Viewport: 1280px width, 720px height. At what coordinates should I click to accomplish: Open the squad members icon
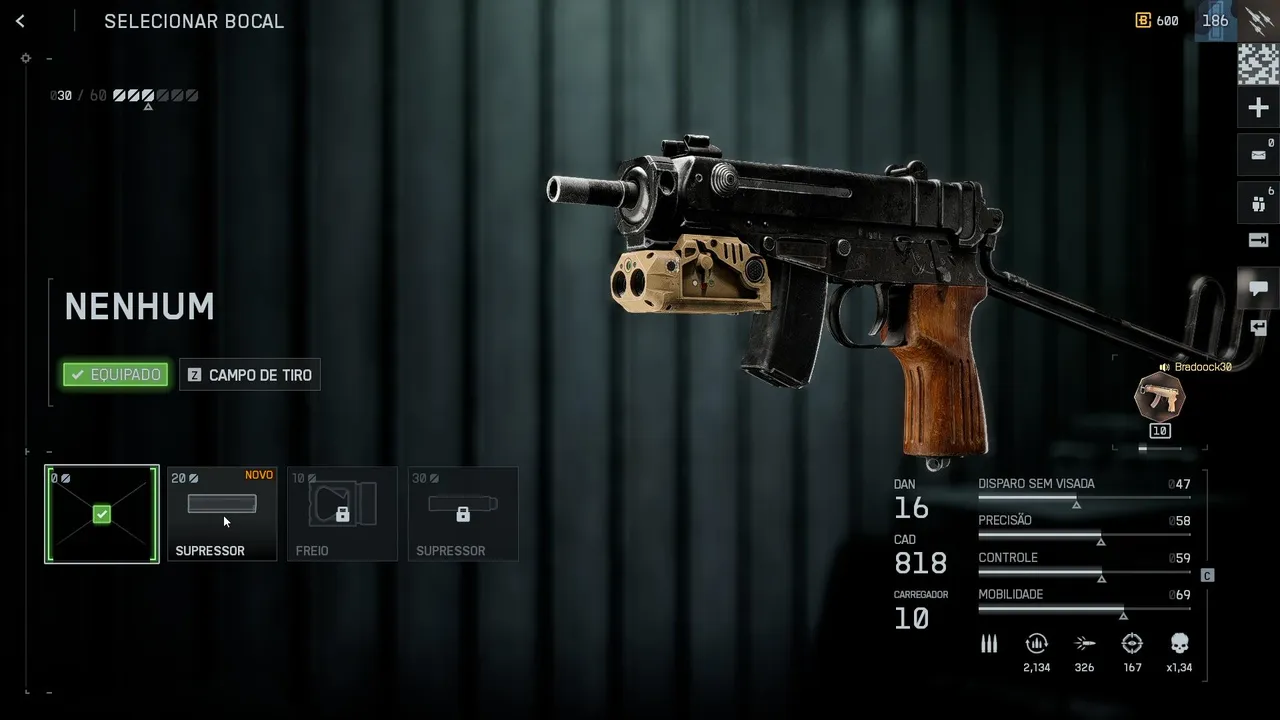coord(1258,203)
